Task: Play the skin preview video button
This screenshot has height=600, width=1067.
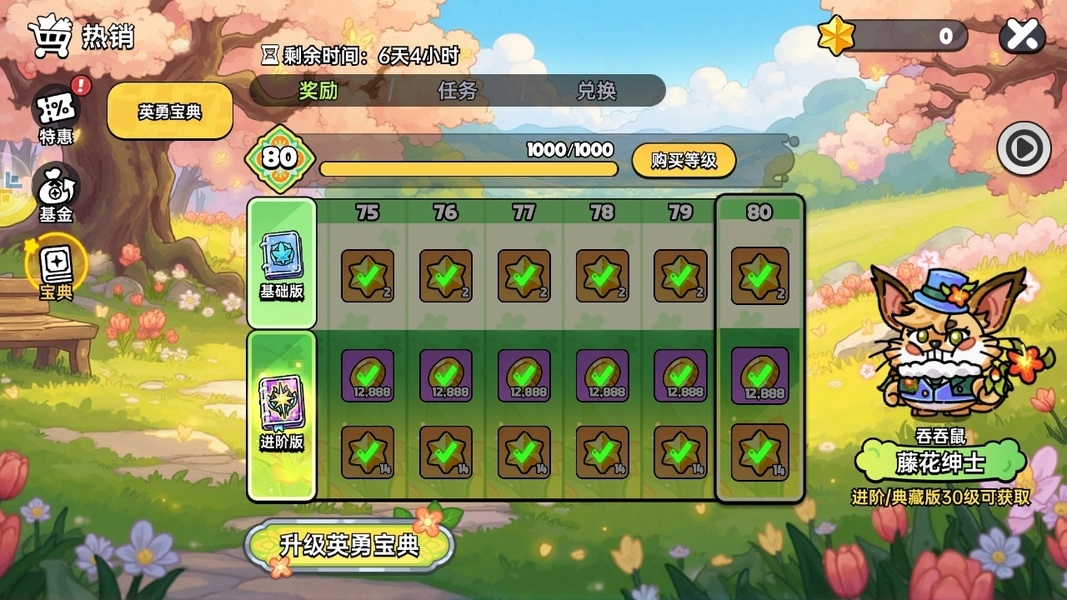Action: coord(1023,150)
